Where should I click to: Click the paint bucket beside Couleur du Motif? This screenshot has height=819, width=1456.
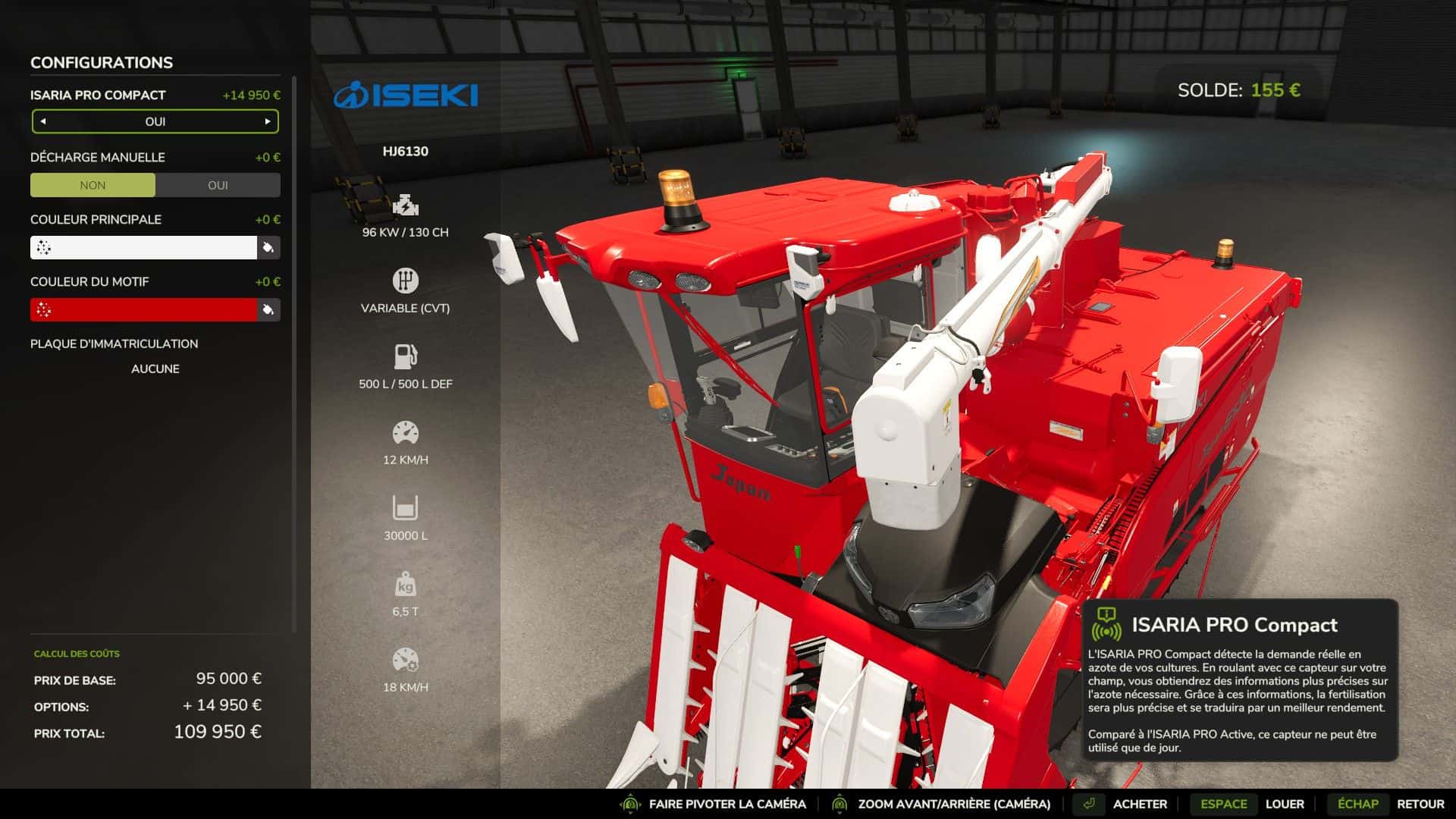tap(268, 309)
